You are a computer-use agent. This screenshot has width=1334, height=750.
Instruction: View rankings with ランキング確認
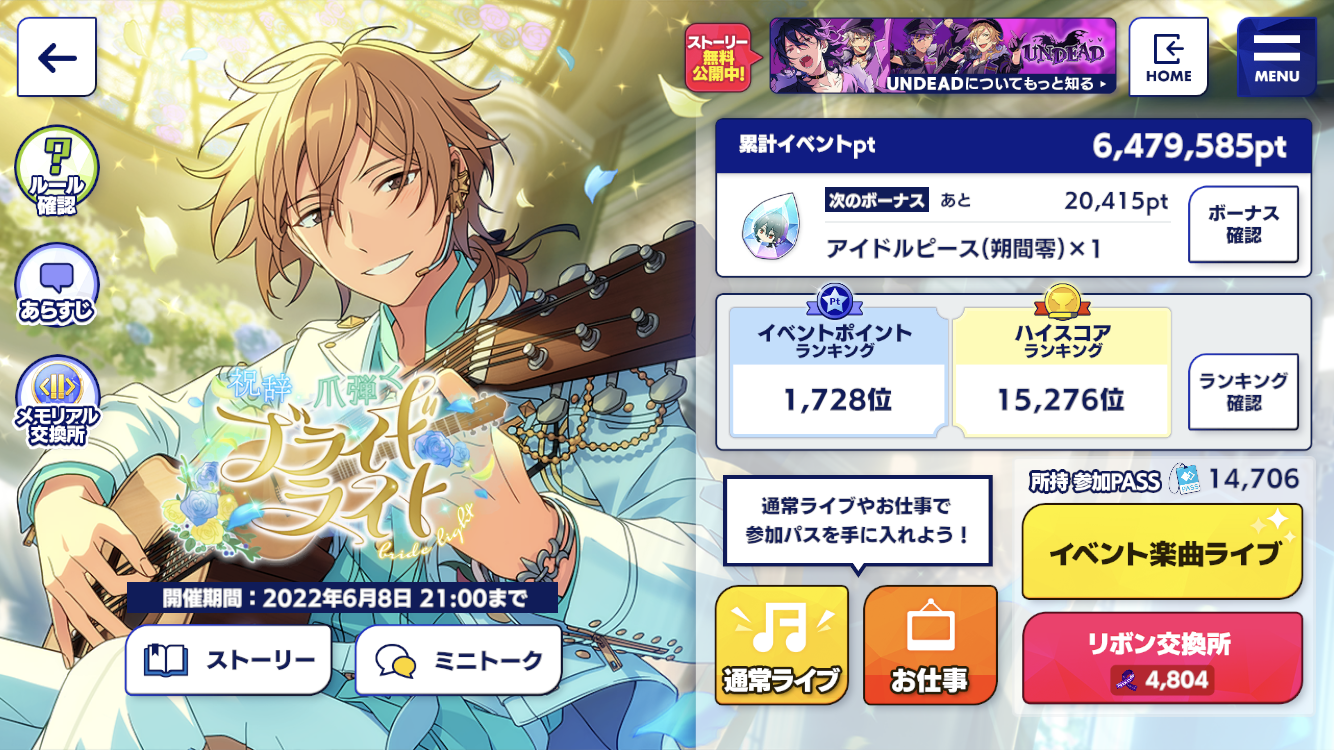[1243, 392]
